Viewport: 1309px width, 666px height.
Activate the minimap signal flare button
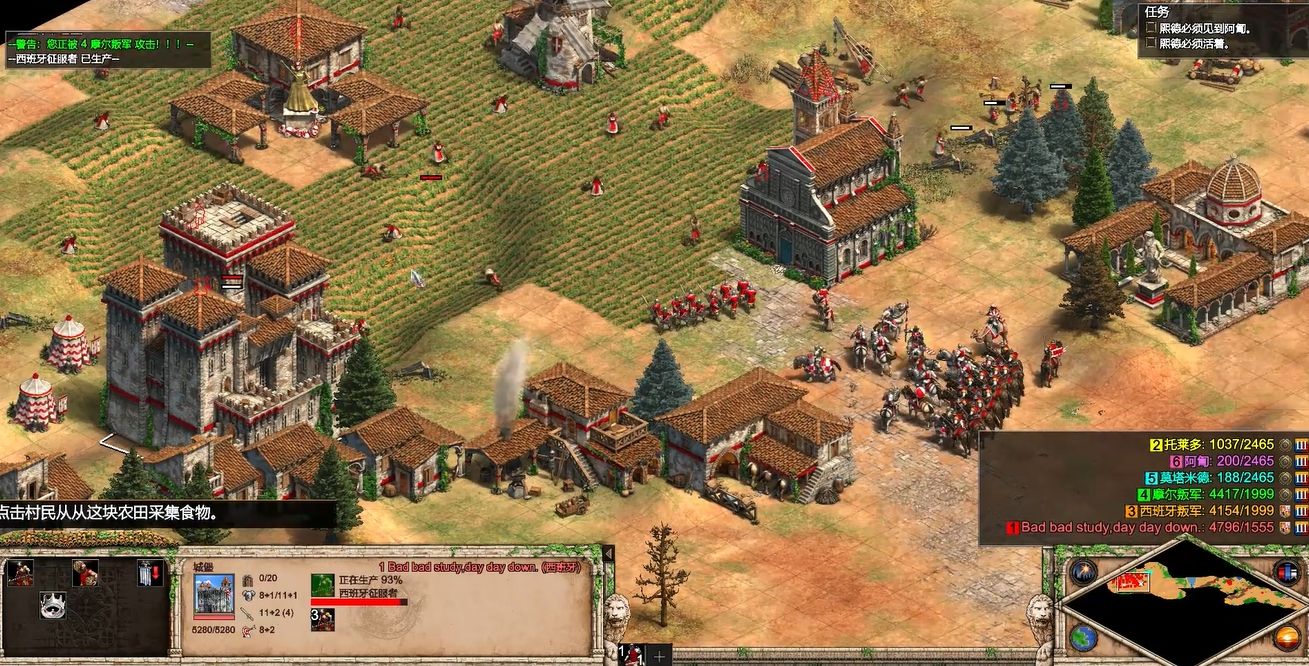[x=1083, y=572]
